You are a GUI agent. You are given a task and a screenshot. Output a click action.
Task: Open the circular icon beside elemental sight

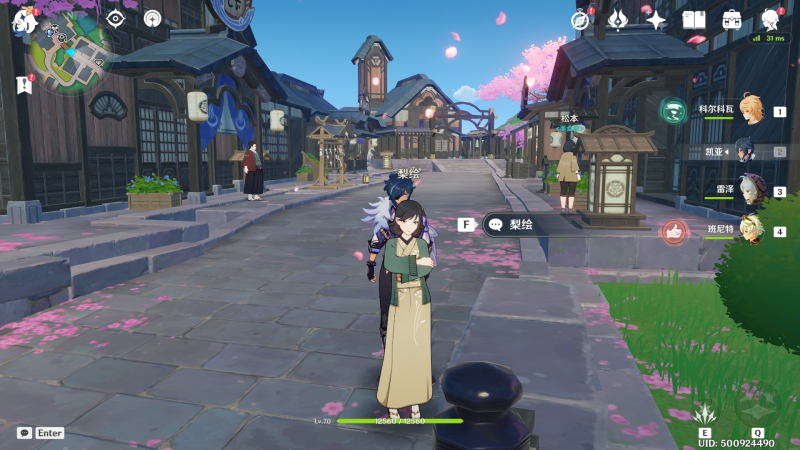point(152,18)
